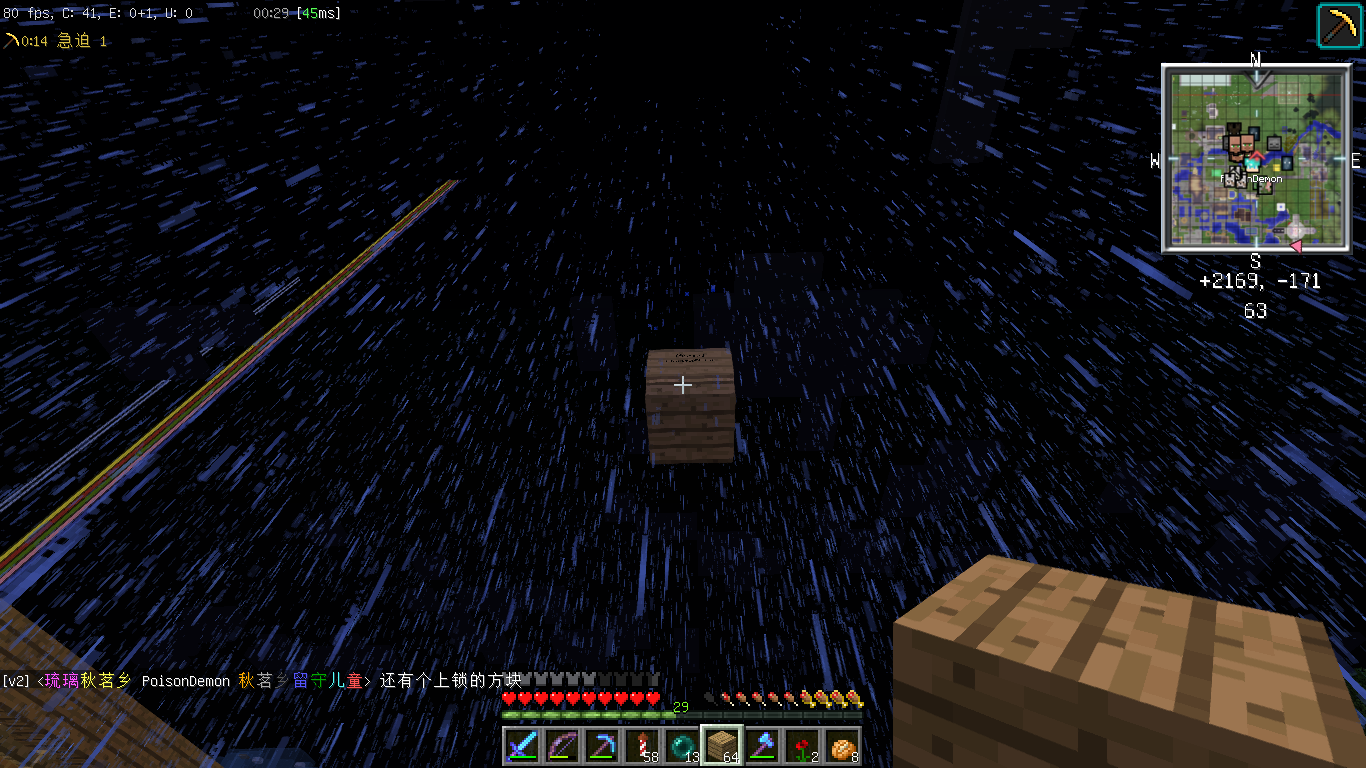Equip the diamond axe from hotbar
The height and width of the screenshot is (768, 1366).
(x=762, y=746)
